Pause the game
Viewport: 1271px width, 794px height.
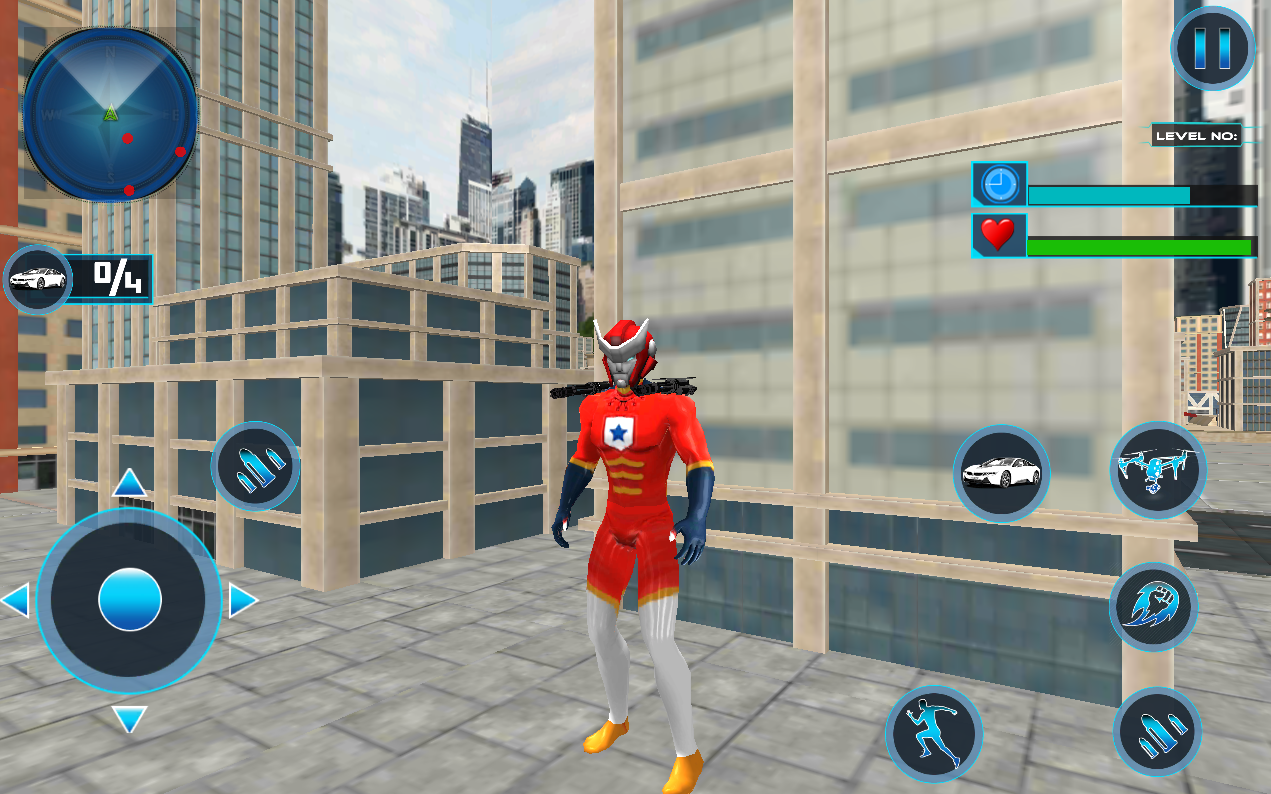point(1212,48)
